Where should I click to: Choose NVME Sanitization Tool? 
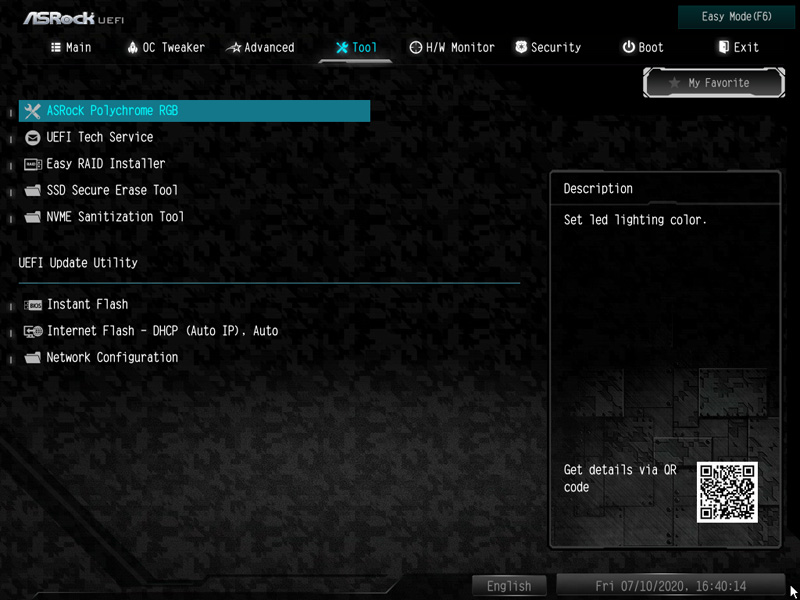(x=115, y=216)
